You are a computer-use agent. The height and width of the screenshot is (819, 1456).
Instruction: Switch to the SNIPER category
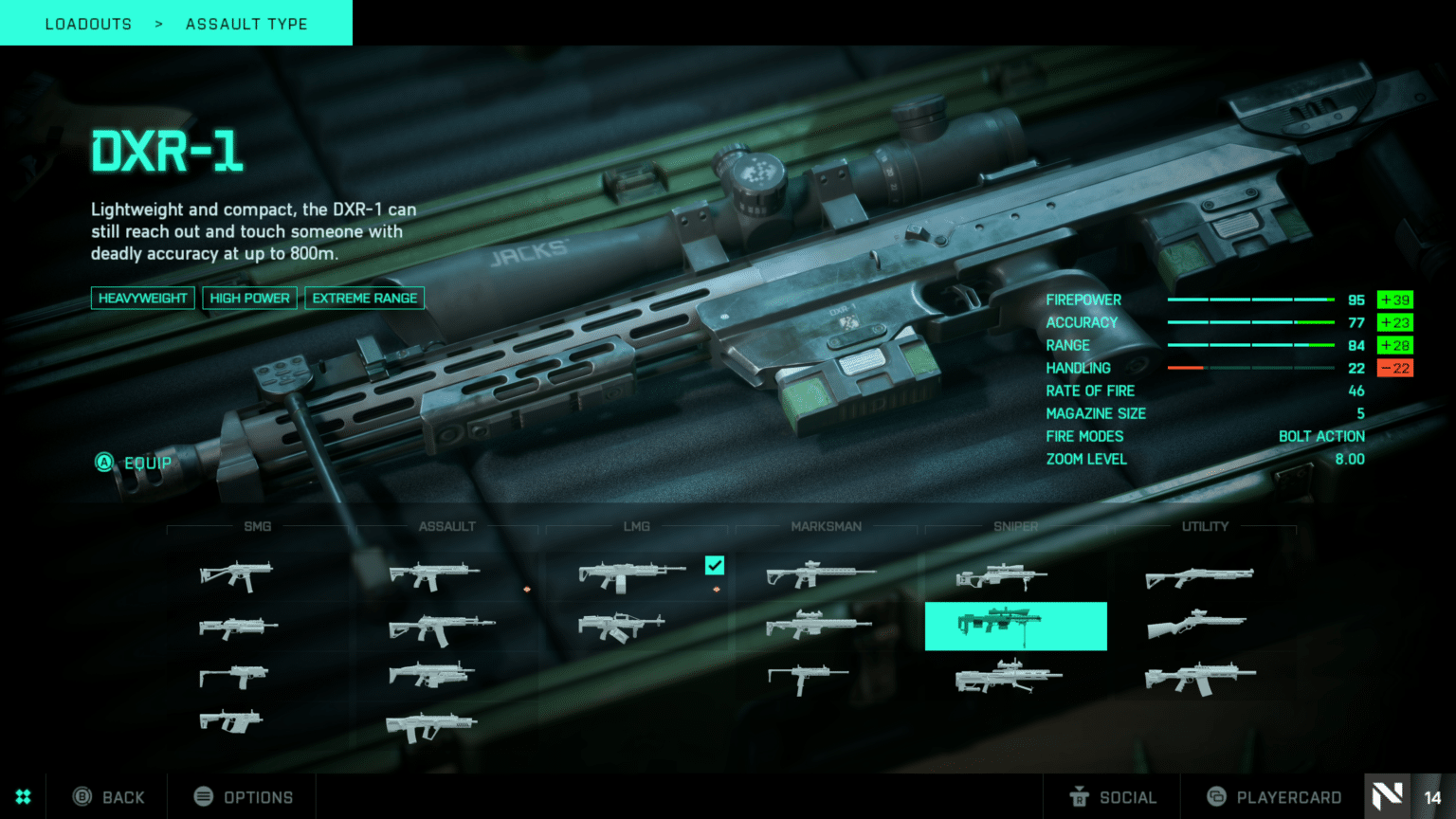(x=1015, y=526)
